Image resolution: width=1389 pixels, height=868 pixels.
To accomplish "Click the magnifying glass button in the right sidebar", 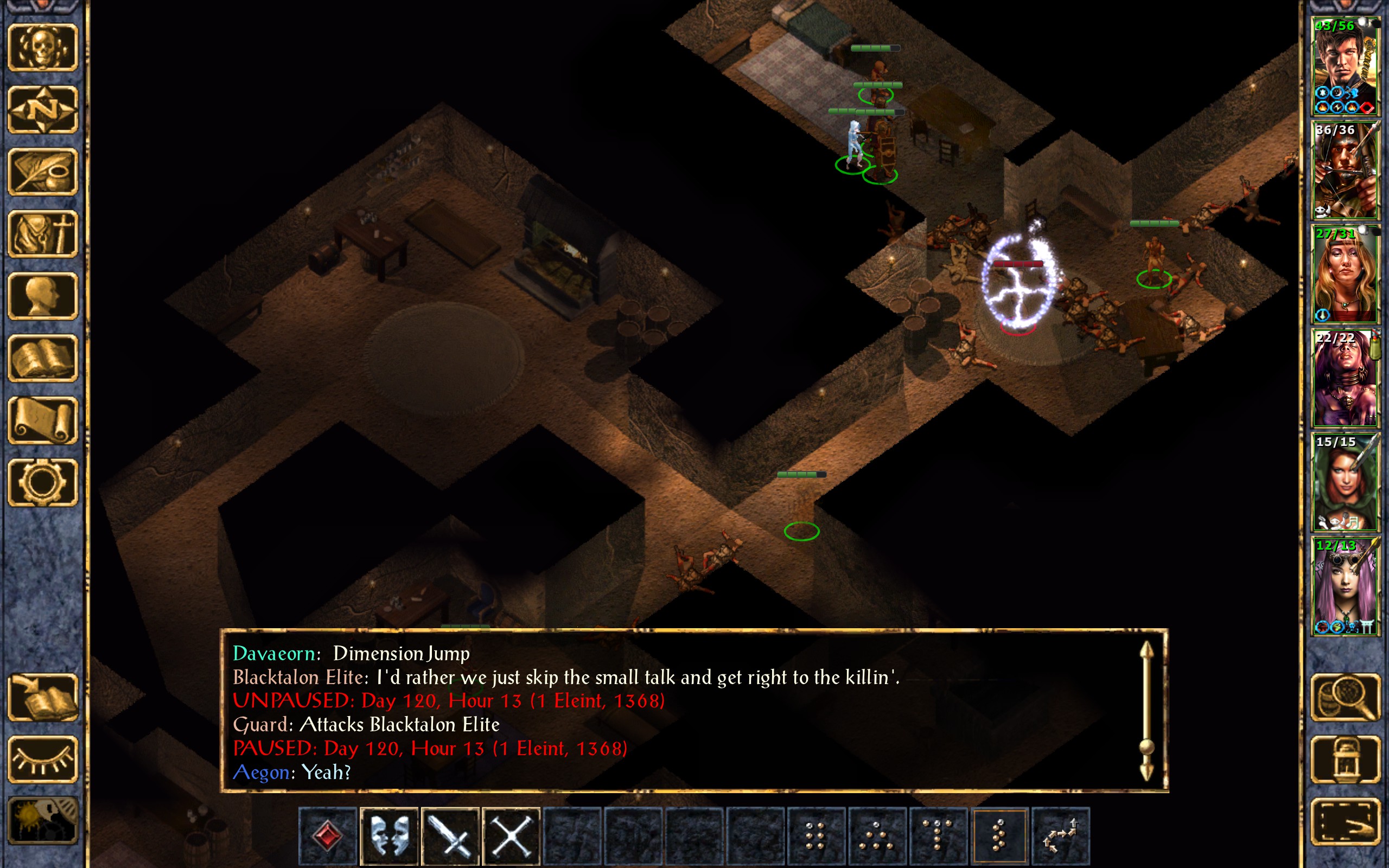I will click(x=1345, y=697).
